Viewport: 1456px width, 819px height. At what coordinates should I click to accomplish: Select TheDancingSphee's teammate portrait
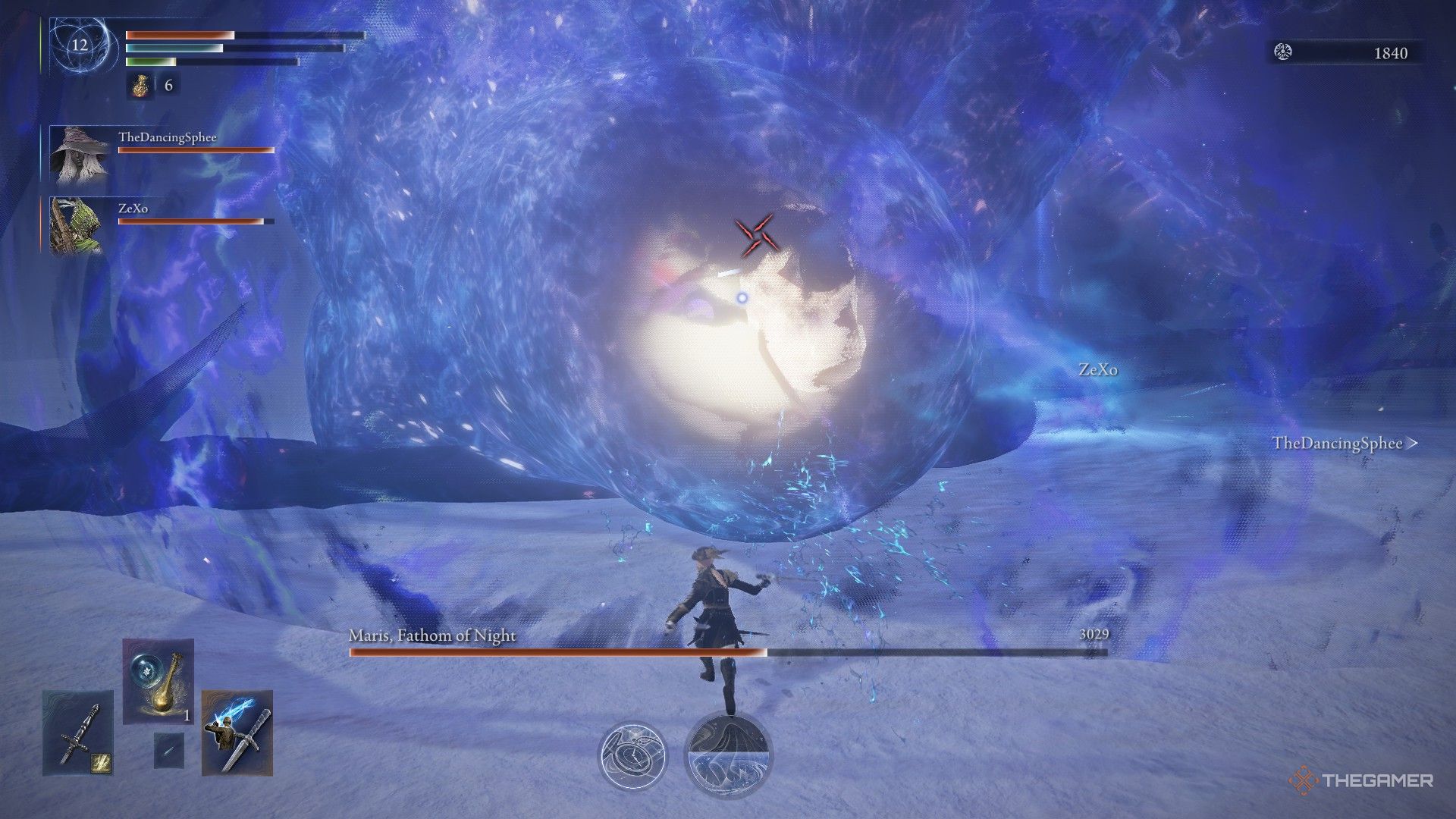point(79,155)
